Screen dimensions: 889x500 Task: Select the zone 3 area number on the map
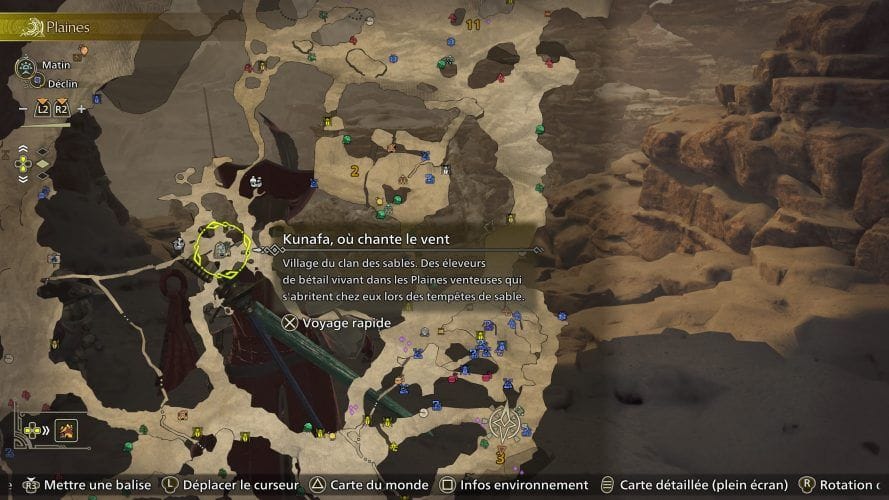point(499,456)
